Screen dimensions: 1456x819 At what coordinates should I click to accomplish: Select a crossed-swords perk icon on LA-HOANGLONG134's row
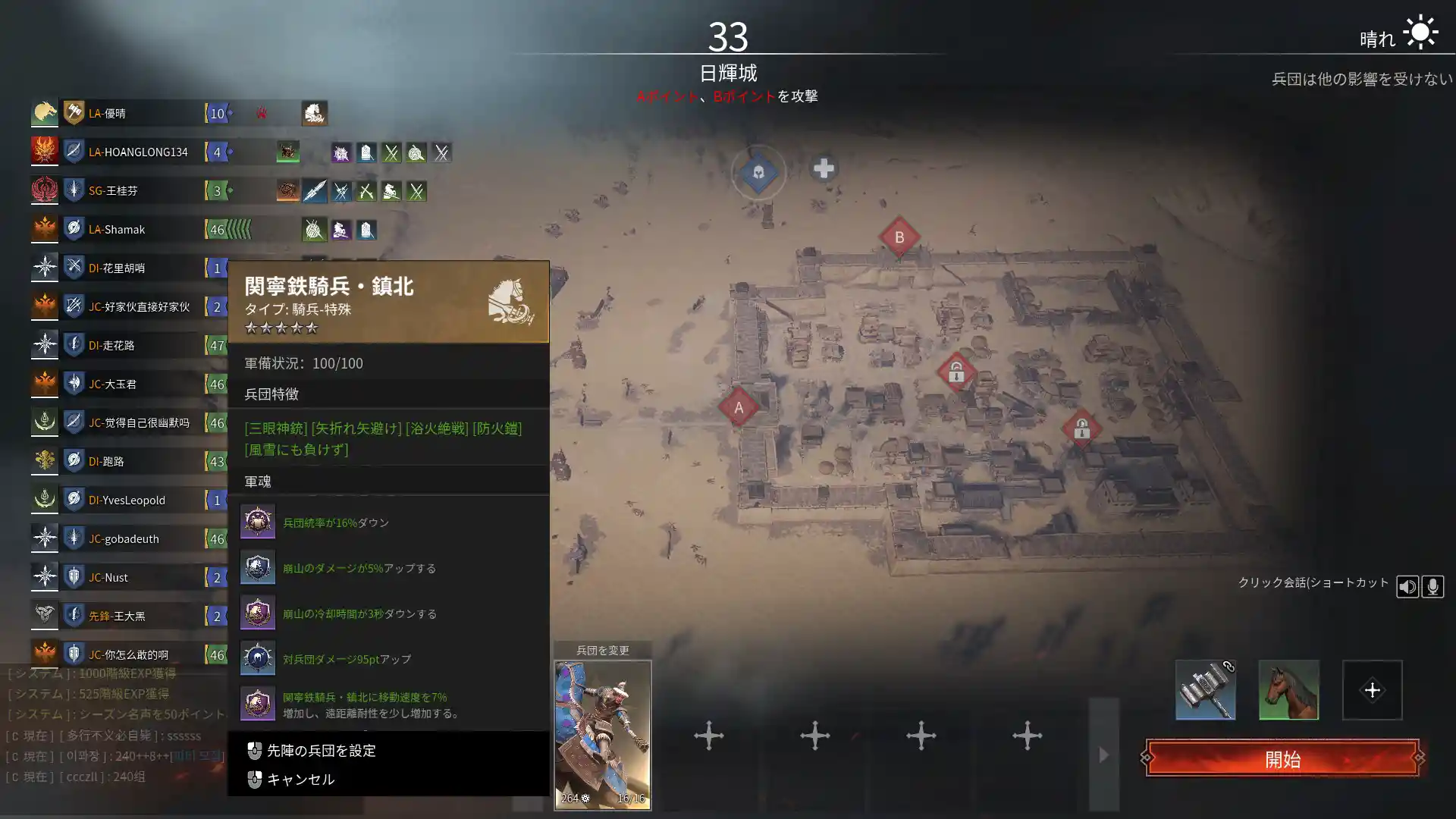pos(391,152)
